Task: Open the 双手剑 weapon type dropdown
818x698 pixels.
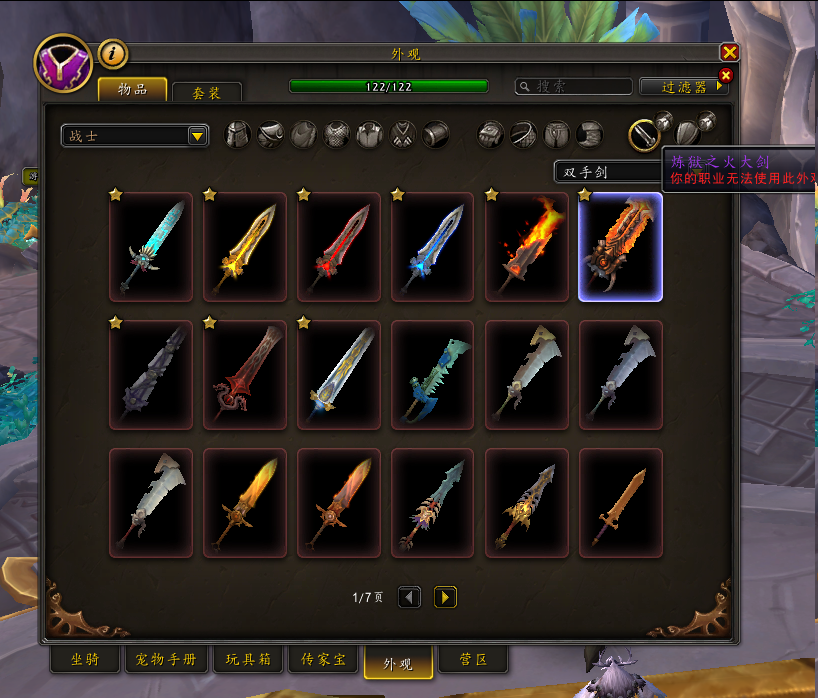Action: [606, 172]
